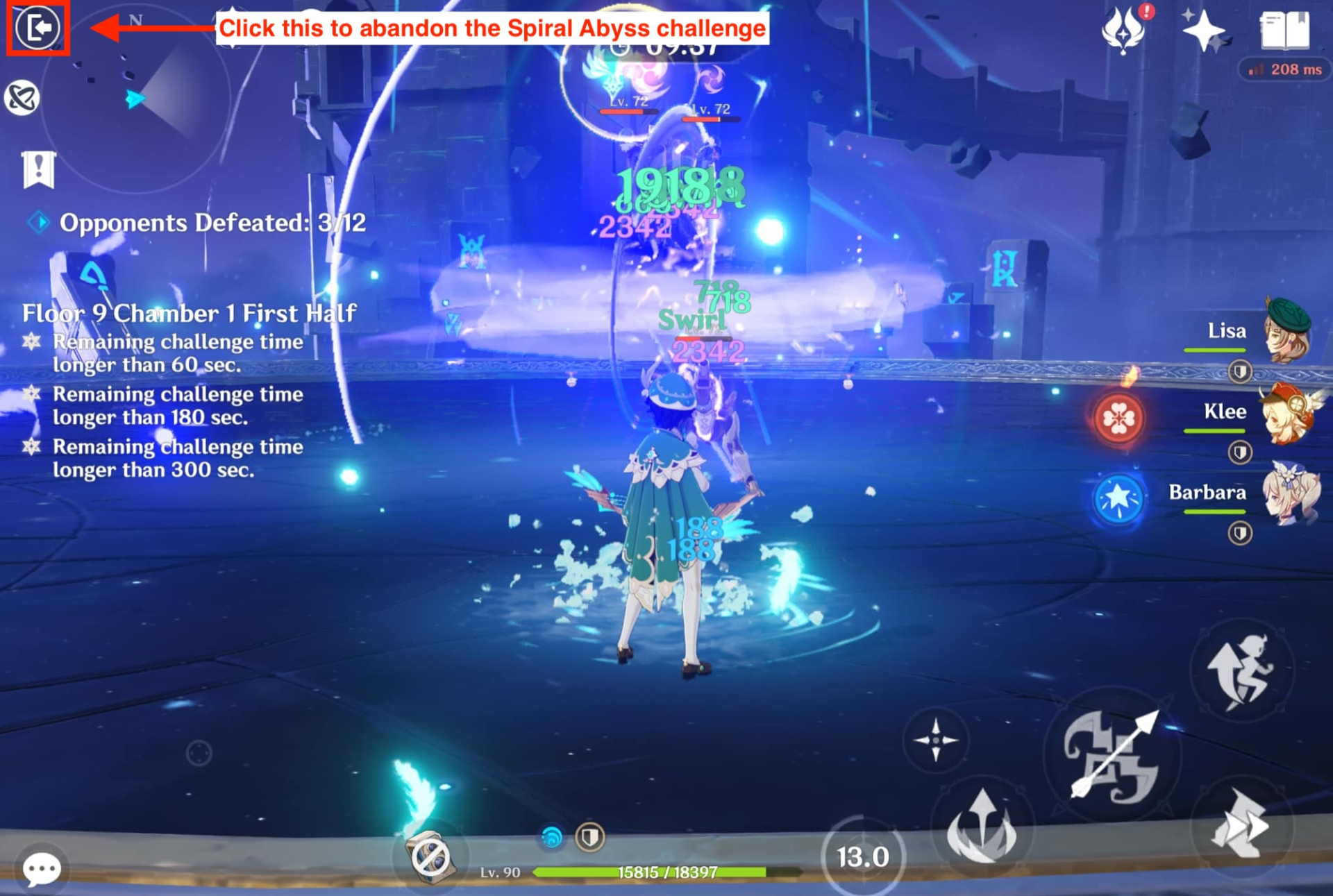The image size is (1333, 896).
Task: Open the quest exclamation banner icon
Action: 38,169
